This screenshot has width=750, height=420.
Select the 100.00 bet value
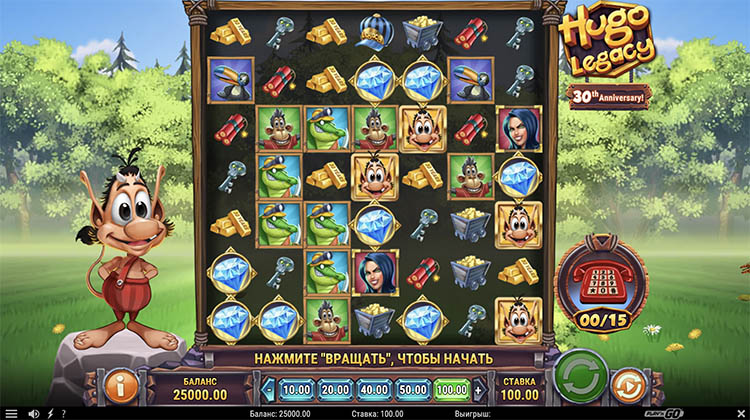coord(452,389)
